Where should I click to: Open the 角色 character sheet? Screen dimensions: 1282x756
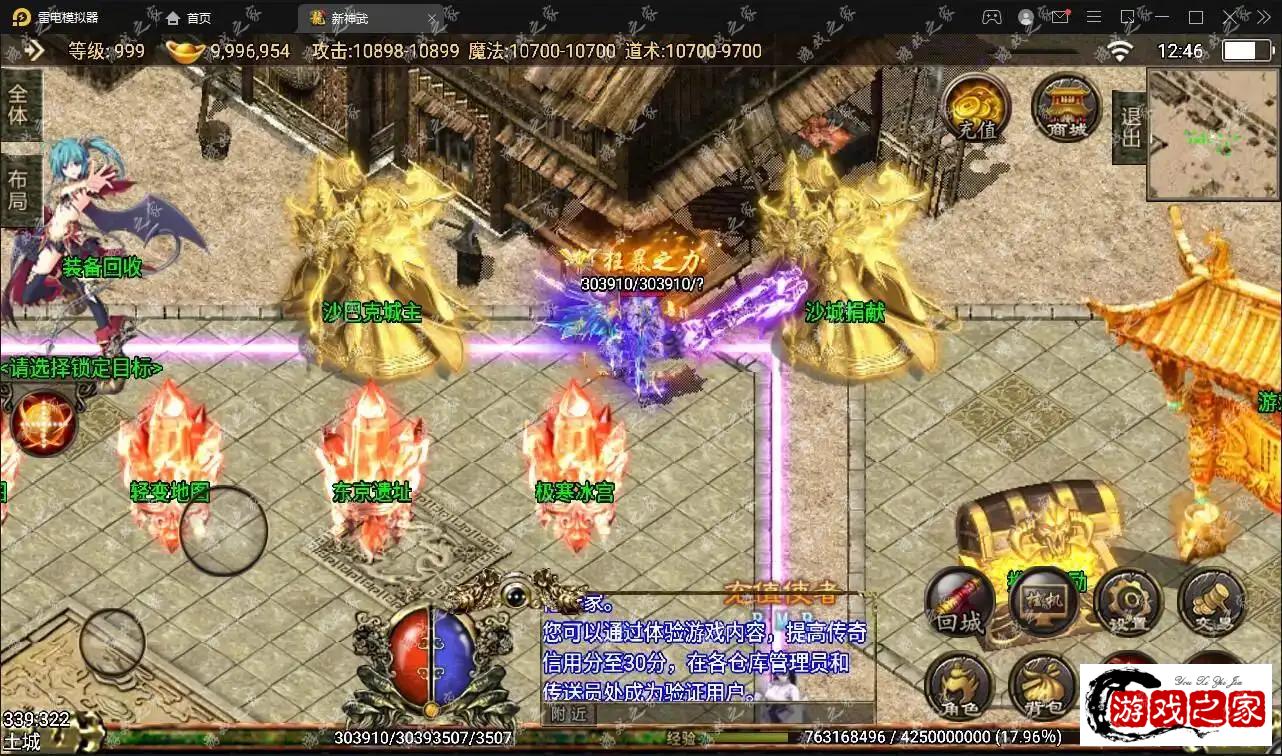coord(959,686)
